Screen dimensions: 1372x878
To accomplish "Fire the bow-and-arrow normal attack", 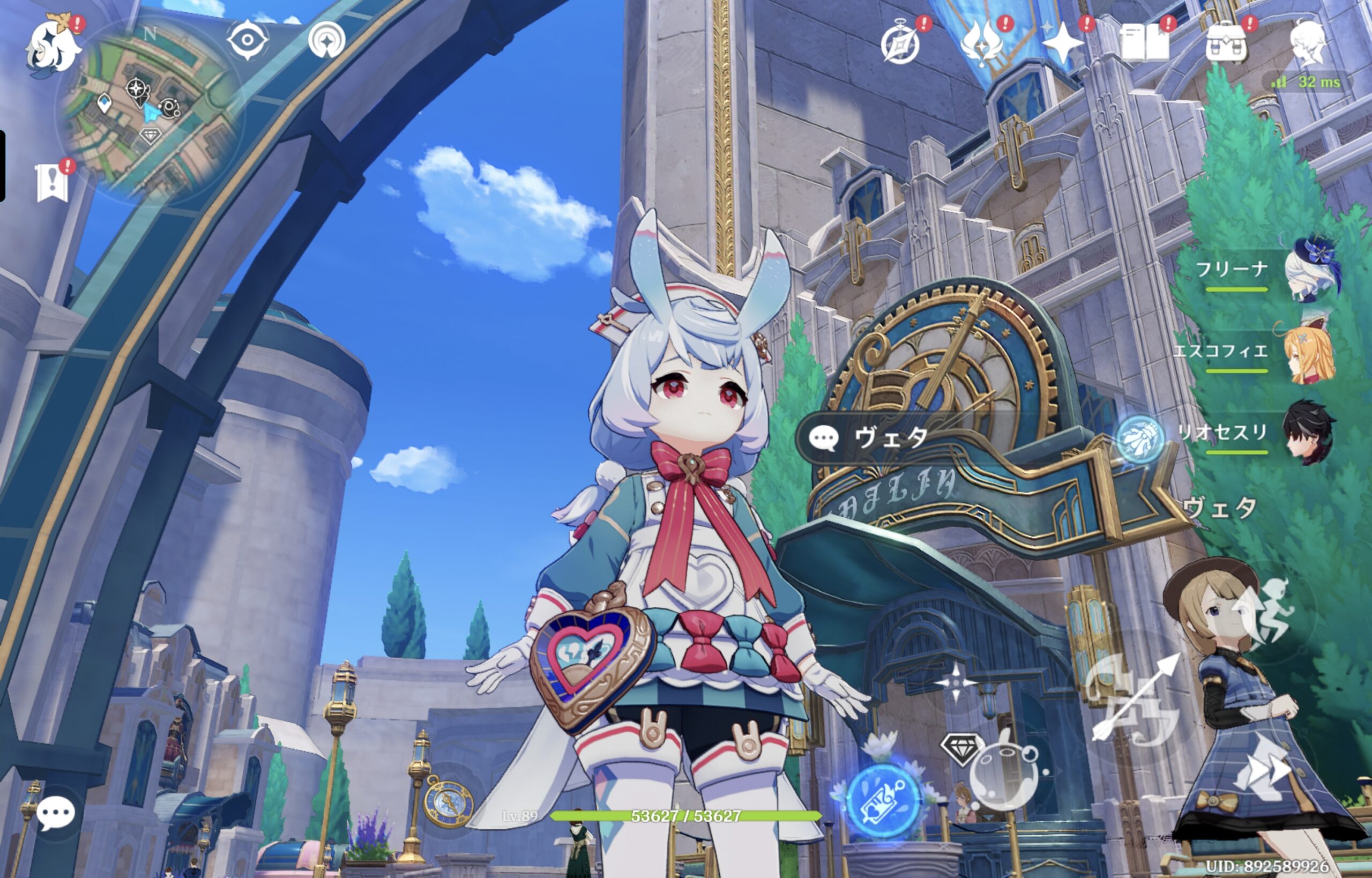I will point(1134,700).
